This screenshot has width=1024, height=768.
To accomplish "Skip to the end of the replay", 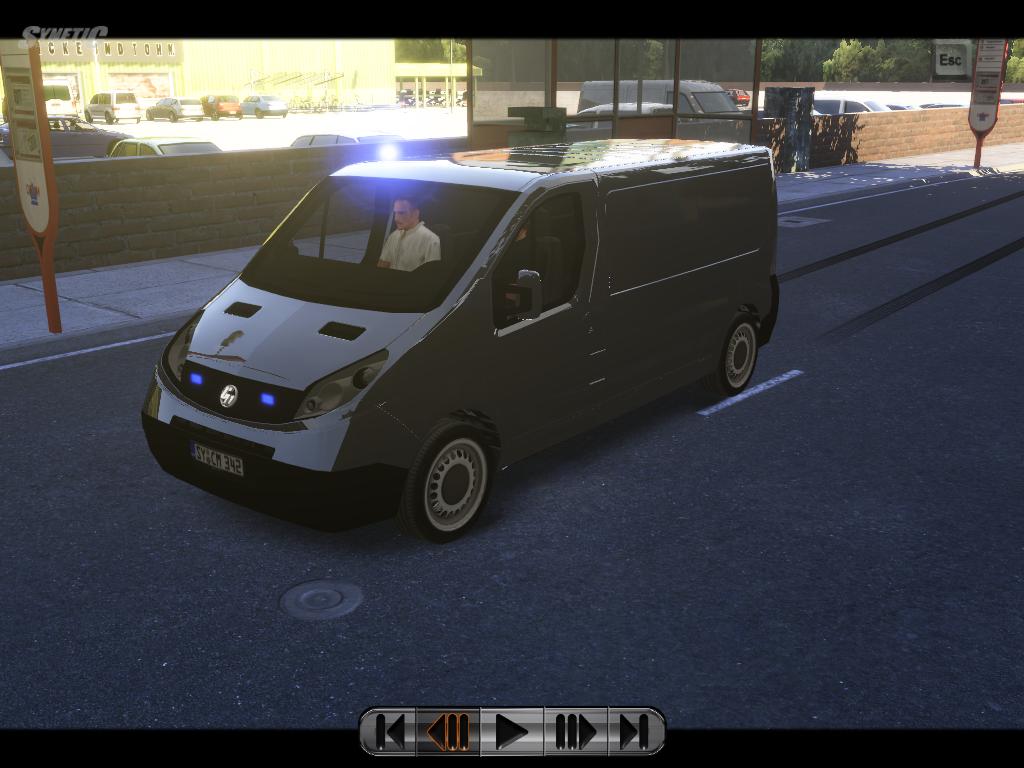I will [x=634, y=732].
